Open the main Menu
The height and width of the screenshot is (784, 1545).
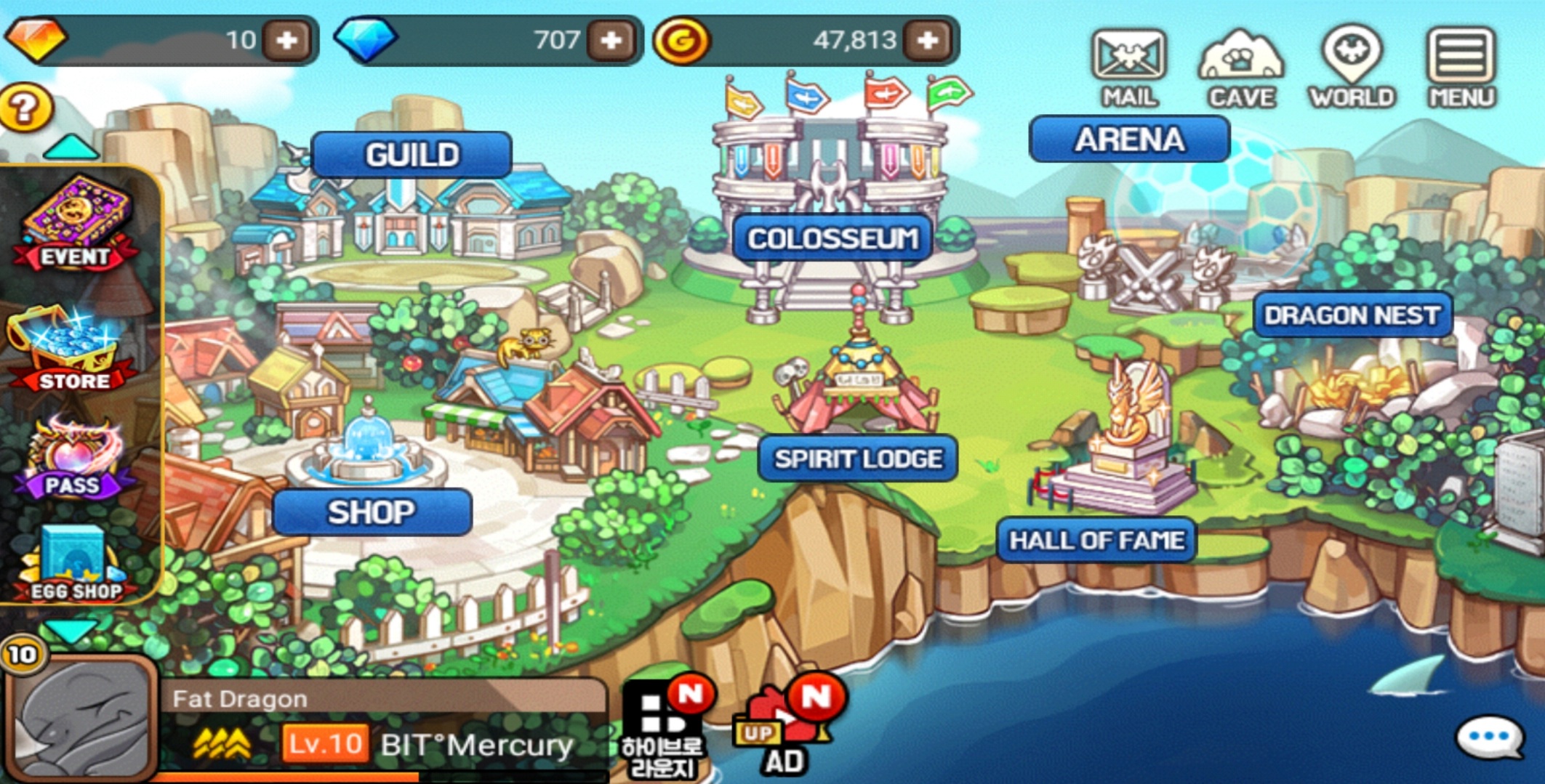click(x=1461, y=67)
